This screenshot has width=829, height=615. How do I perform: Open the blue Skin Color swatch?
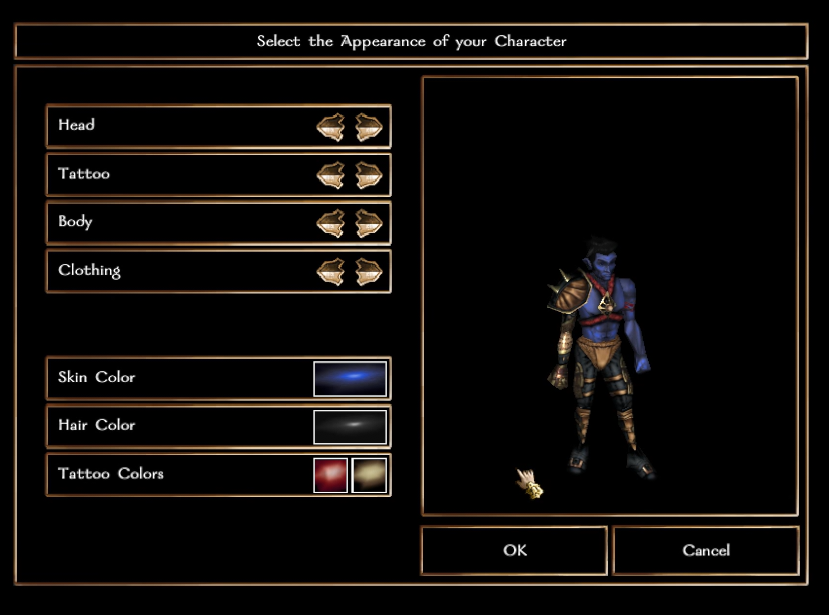[x=350, y=379]
